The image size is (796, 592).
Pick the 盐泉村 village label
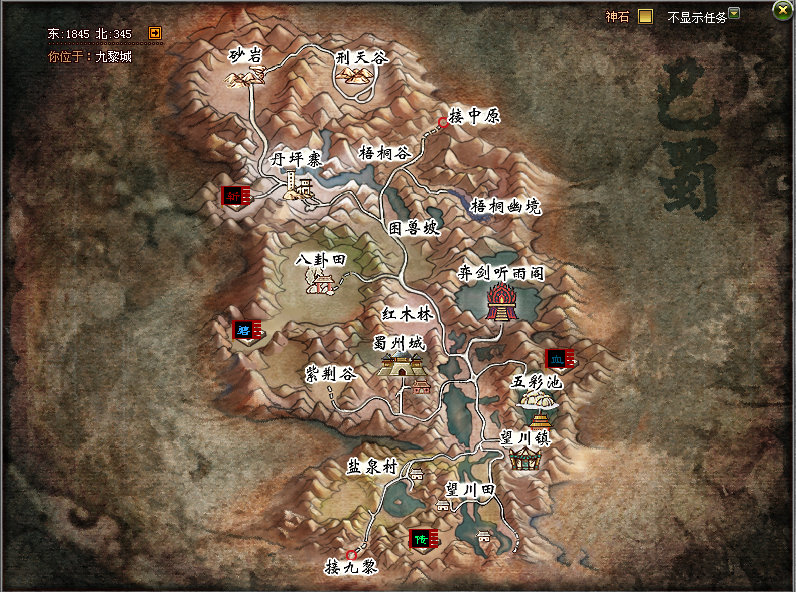pyautogui.click(x=372, y=466)
